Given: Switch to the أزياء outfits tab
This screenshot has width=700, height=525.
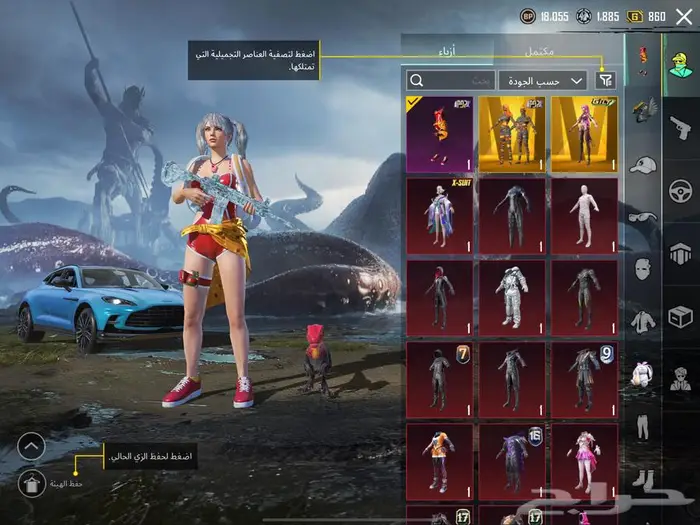Looking at the screenshot, I should click(x=447, y=49).
